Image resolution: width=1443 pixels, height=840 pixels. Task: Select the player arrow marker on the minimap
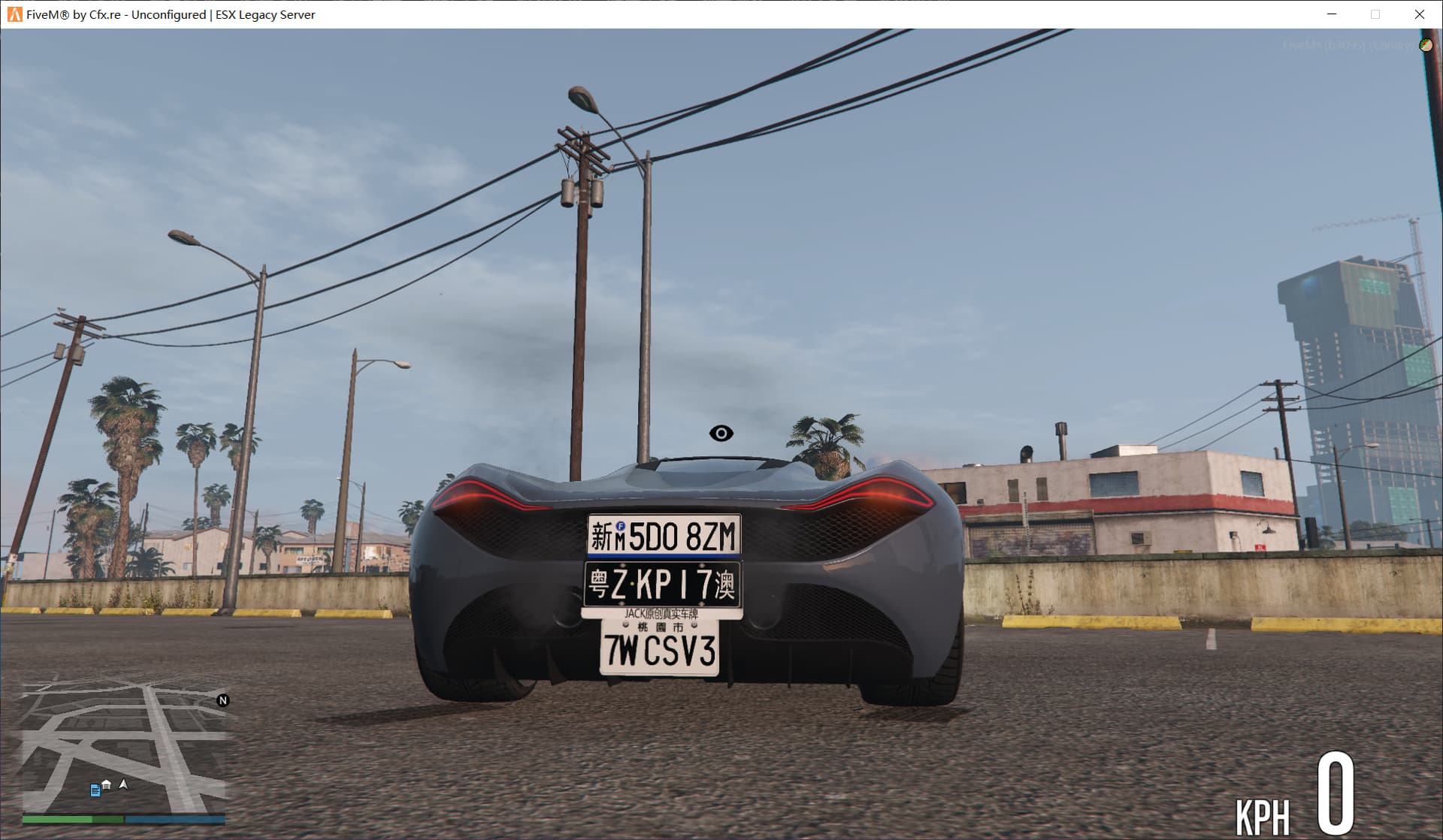[x=123, y=784]
